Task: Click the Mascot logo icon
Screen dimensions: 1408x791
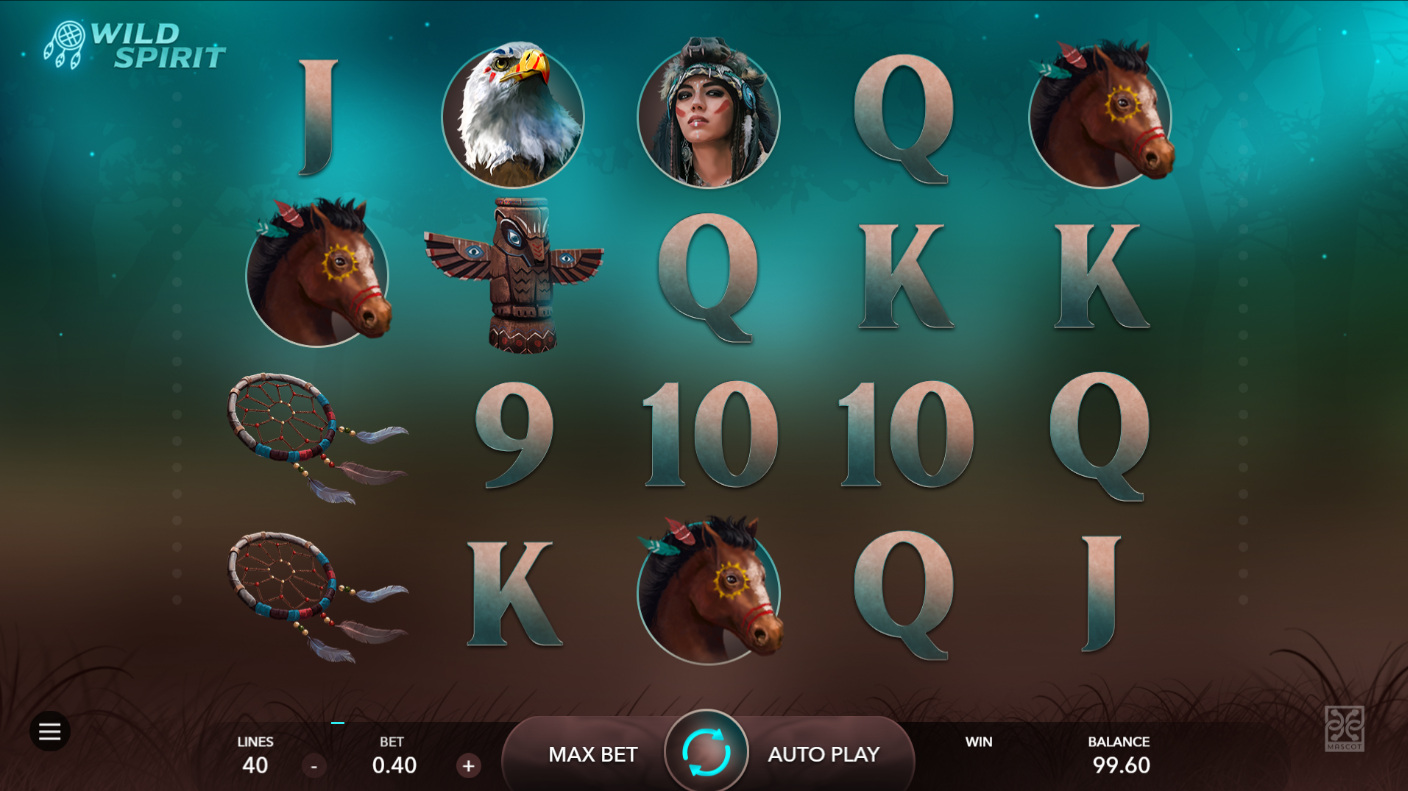Action: pos(1344,728)
